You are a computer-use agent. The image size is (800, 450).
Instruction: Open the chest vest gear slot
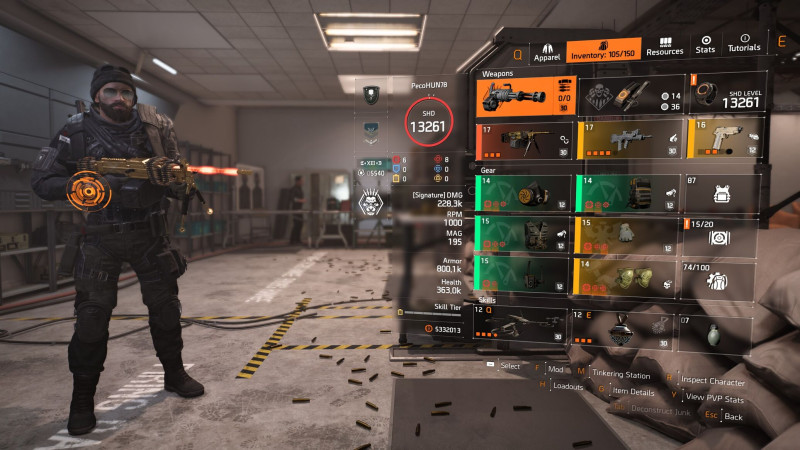[524, 235]
